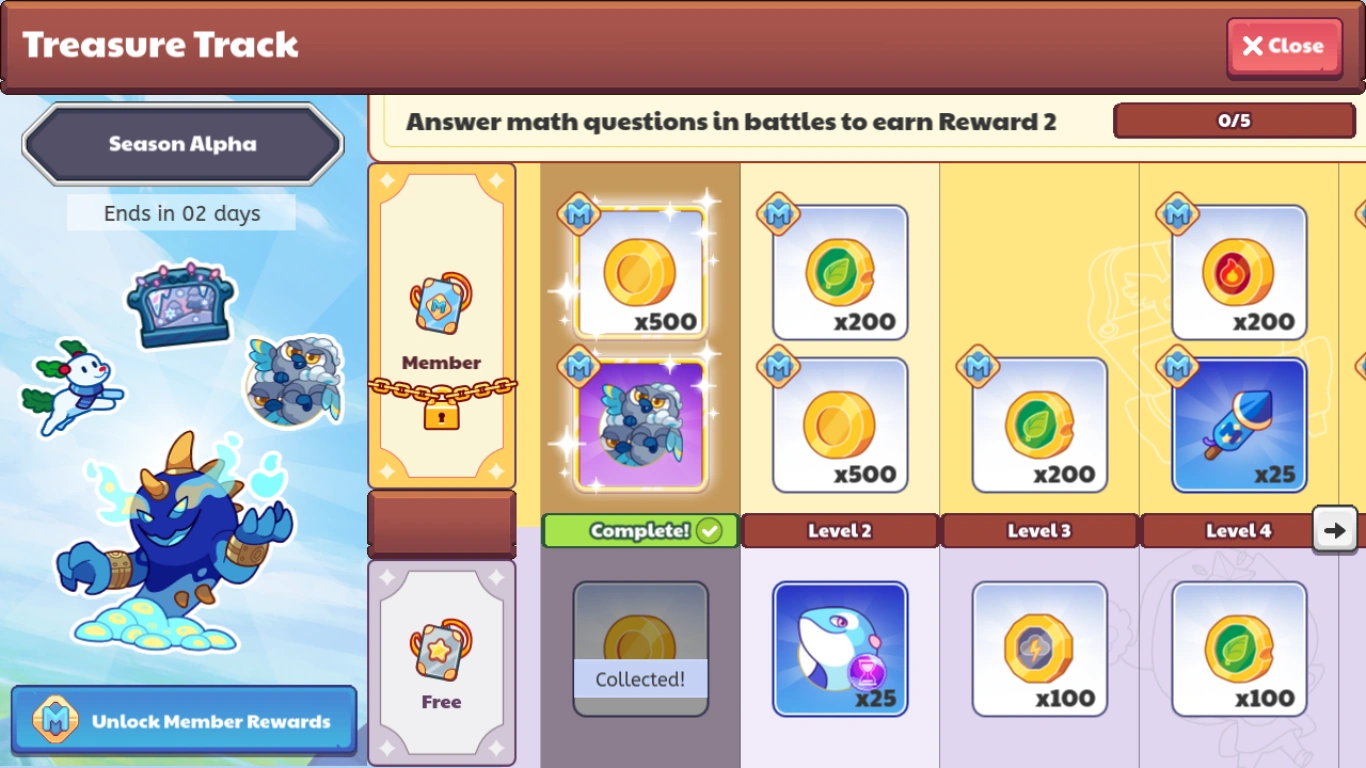Toggle the Complete checkmark banner
The height and width of the screenshot is (768, 1366).
(639, 531)
